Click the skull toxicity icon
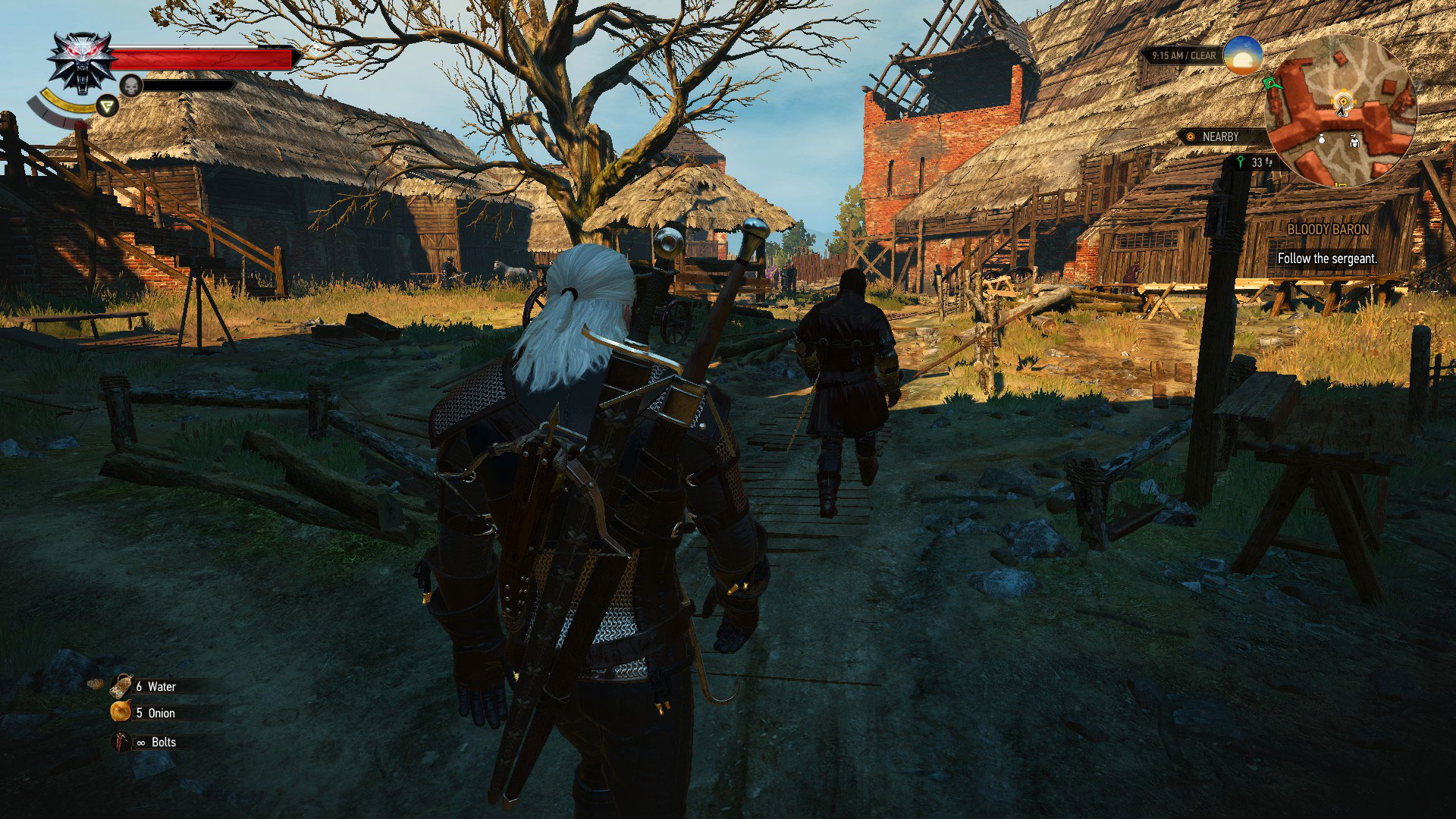The width and height of the screenshot is (1456, 819). (131, 86)
